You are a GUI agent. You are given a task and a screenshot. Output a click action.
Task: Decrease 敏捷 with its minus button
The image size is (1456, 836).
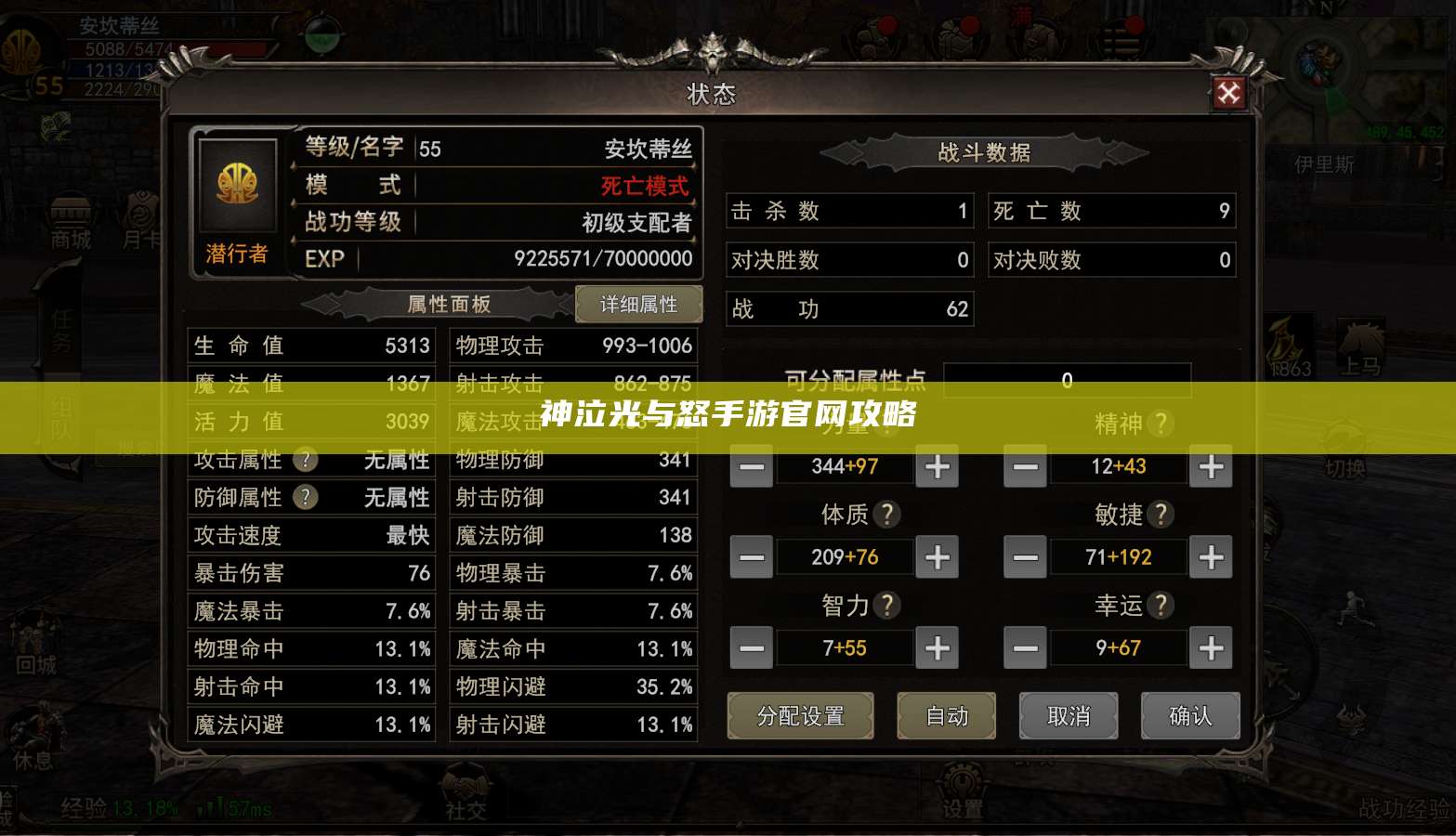point(1025,556)
